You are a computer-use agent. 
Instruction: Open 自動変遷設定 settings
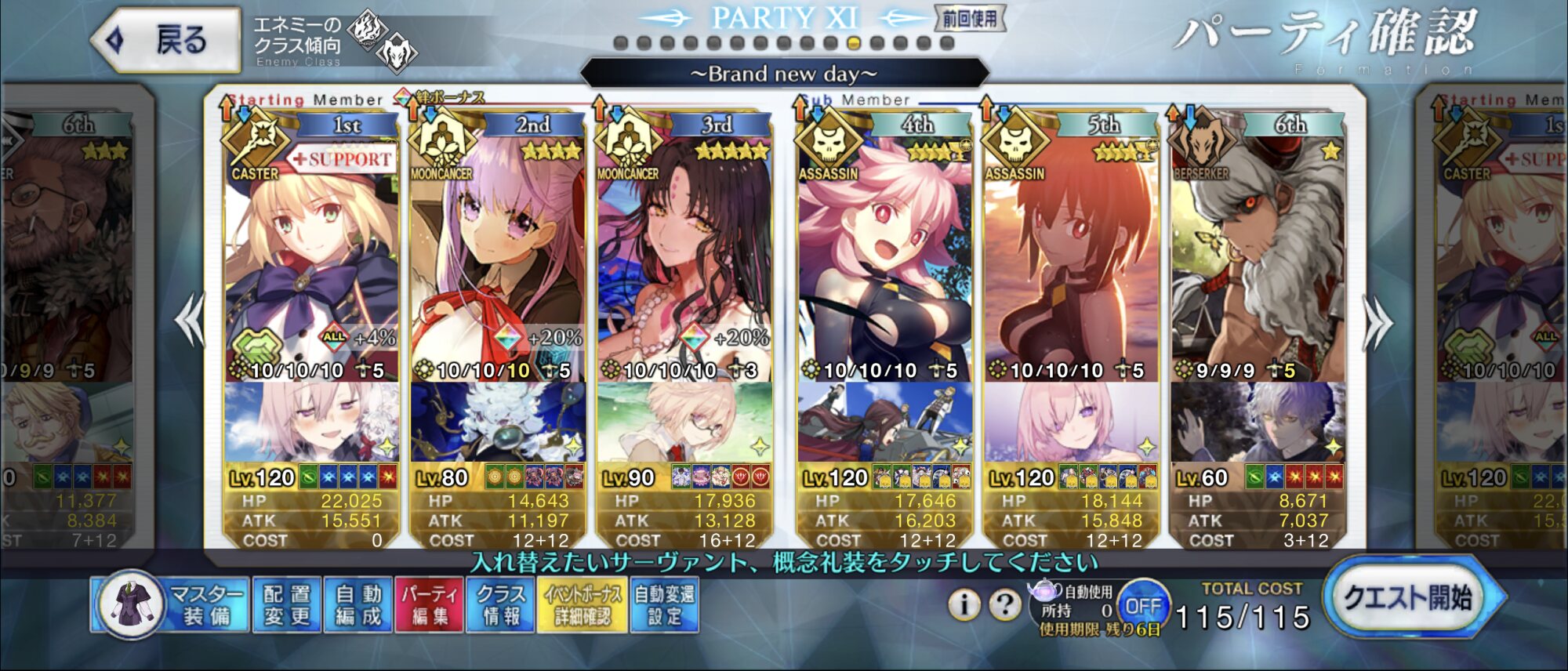(x=665, y=604)
